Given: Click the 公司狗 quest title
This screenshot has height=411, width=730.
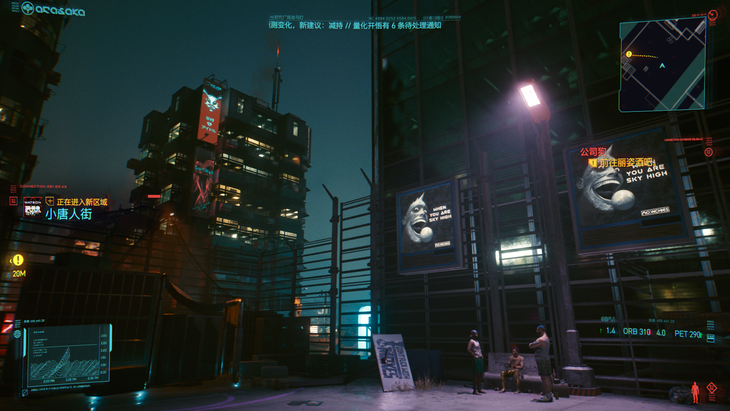Looking at the screenshot, I should click(x=593, y=152).
